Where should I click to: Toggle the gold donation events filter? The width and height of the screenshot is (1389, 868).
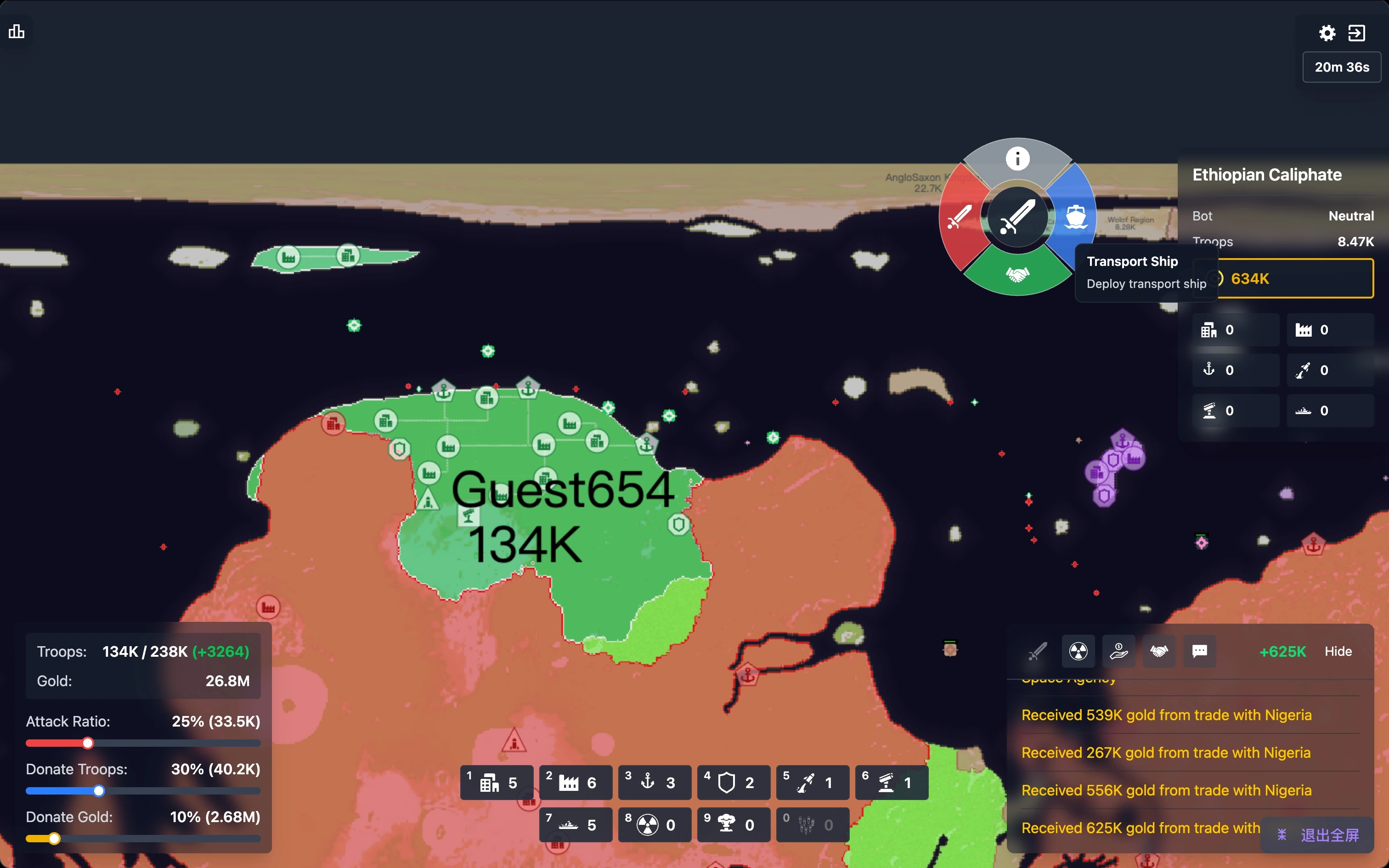[x=1118, y=652]
